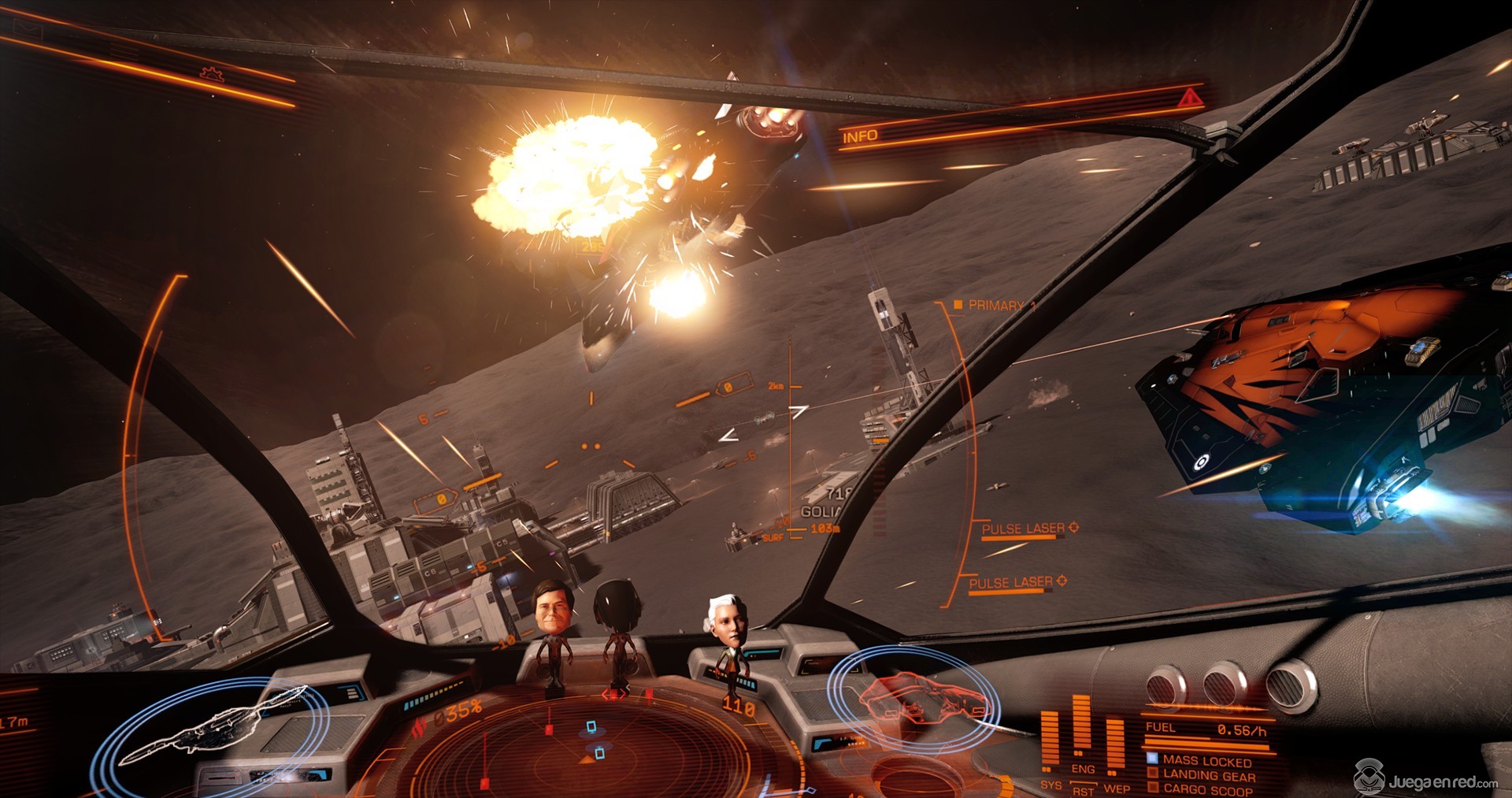
Task: Boost power to SYS
Action: point(1051,785)
